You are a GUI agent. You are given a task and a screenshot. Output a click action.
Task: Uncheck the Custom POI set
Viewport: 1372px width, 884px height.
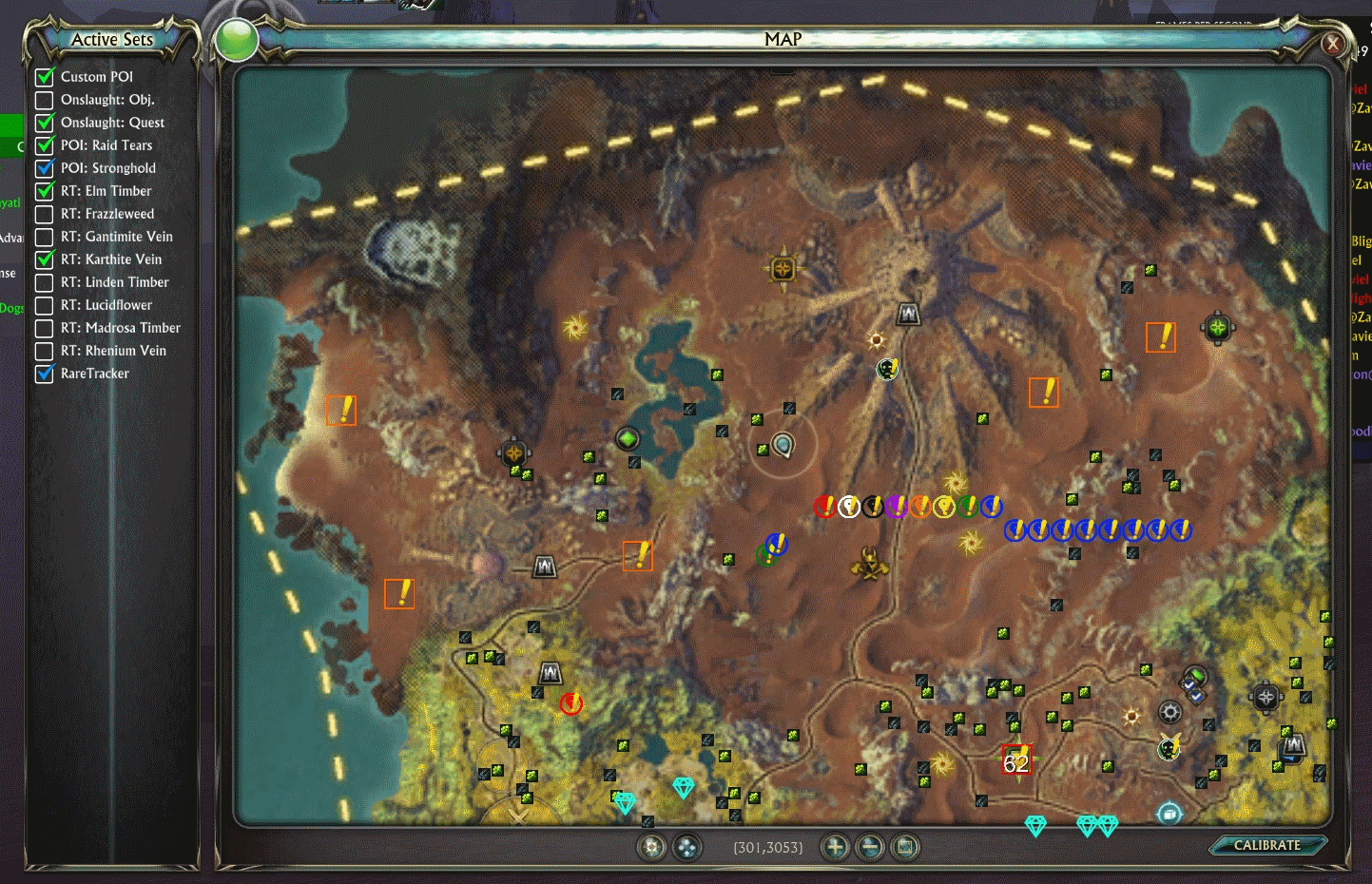point(45,76)
